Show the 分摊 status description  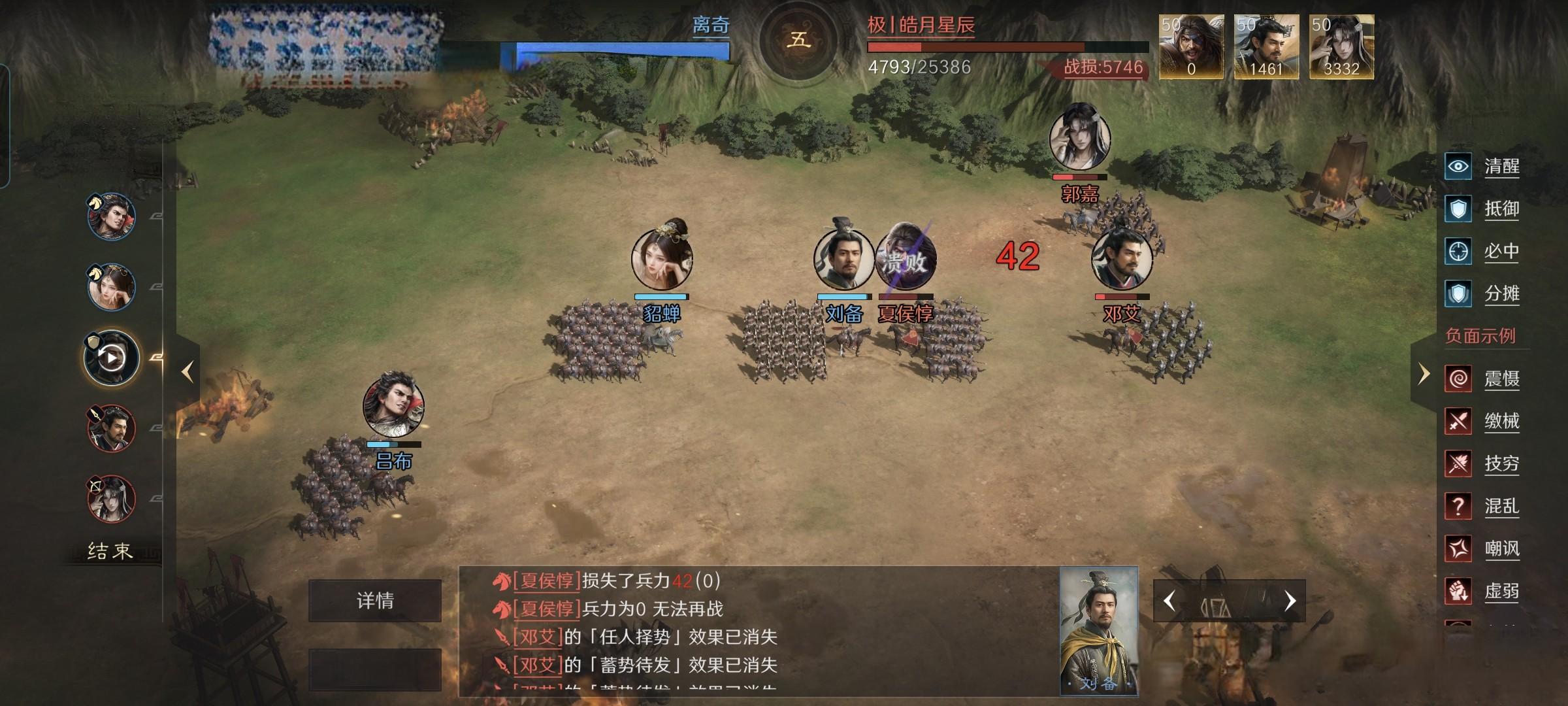[x=1483, y=294]
